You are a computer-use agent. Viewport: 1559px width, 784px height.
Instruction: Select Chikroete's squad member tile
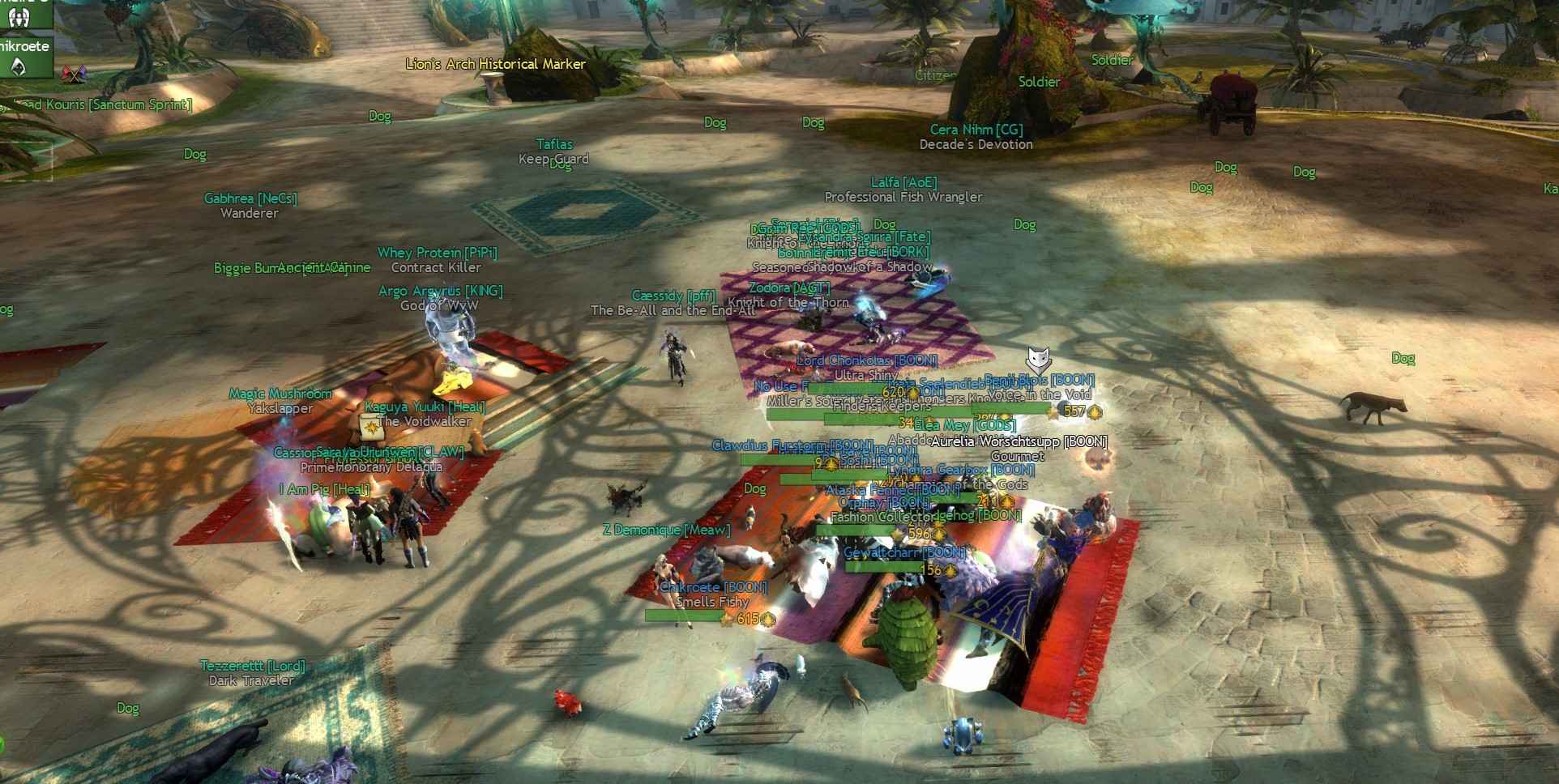(x=26, y=57)
